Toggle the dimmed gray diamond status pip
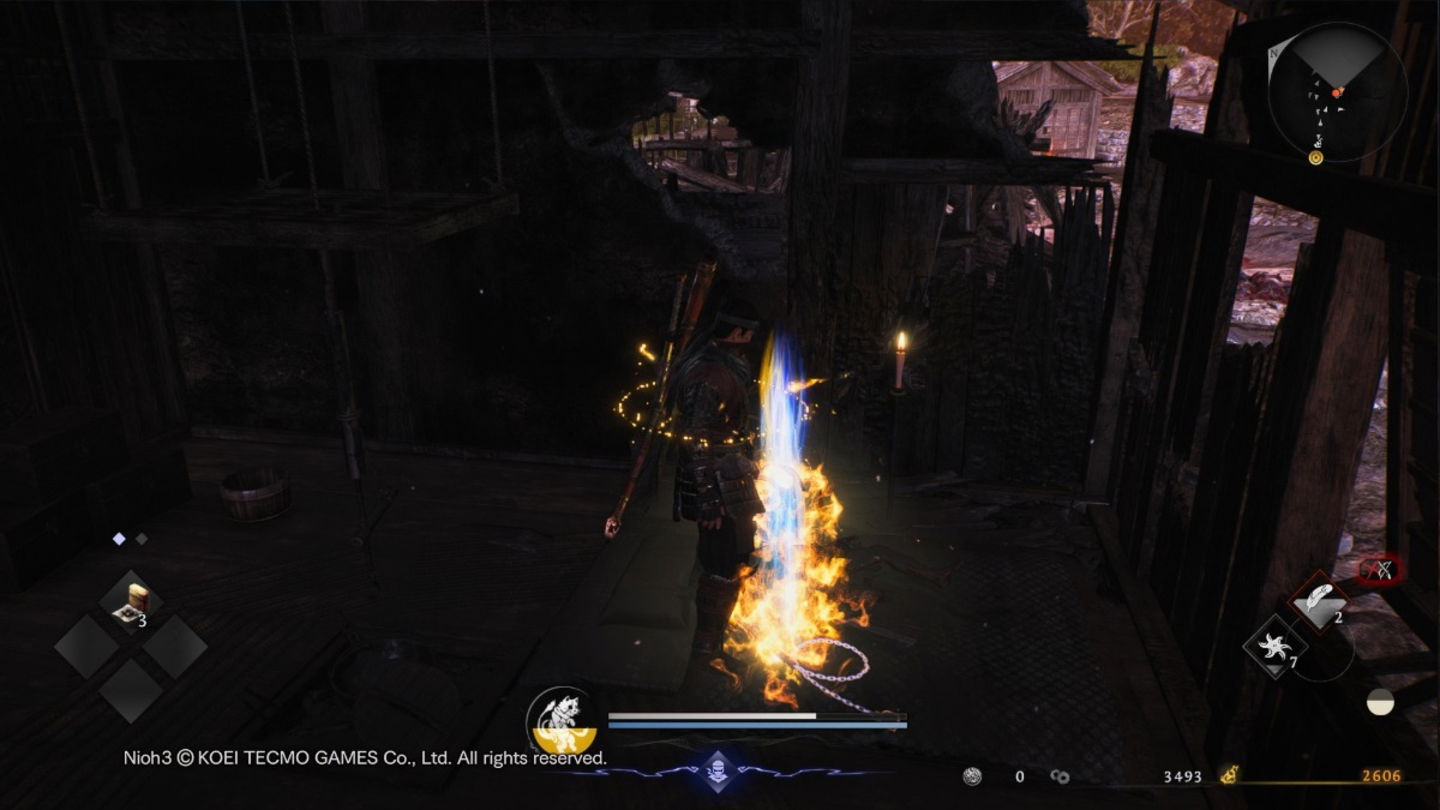This screenshot has width=1440, height=810. click(141, 539)
